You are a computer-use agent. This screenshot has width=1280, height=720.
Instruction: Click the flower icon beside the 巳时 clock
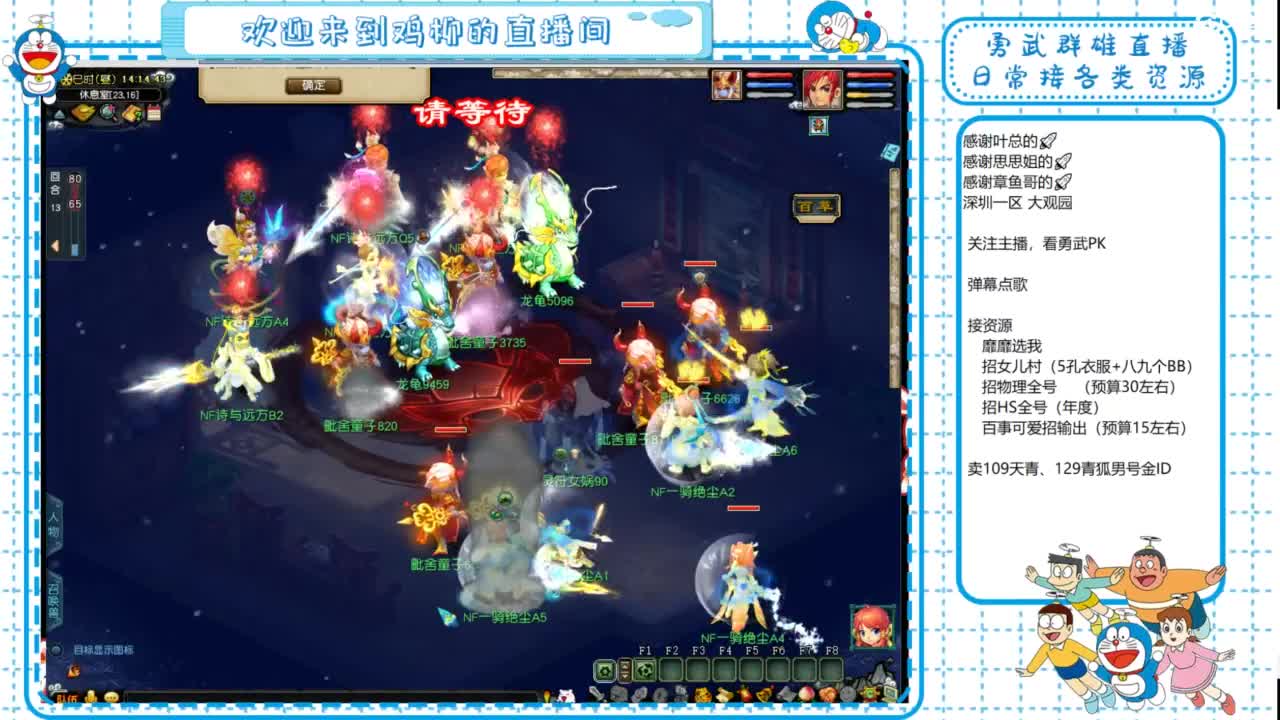(67, 78)
